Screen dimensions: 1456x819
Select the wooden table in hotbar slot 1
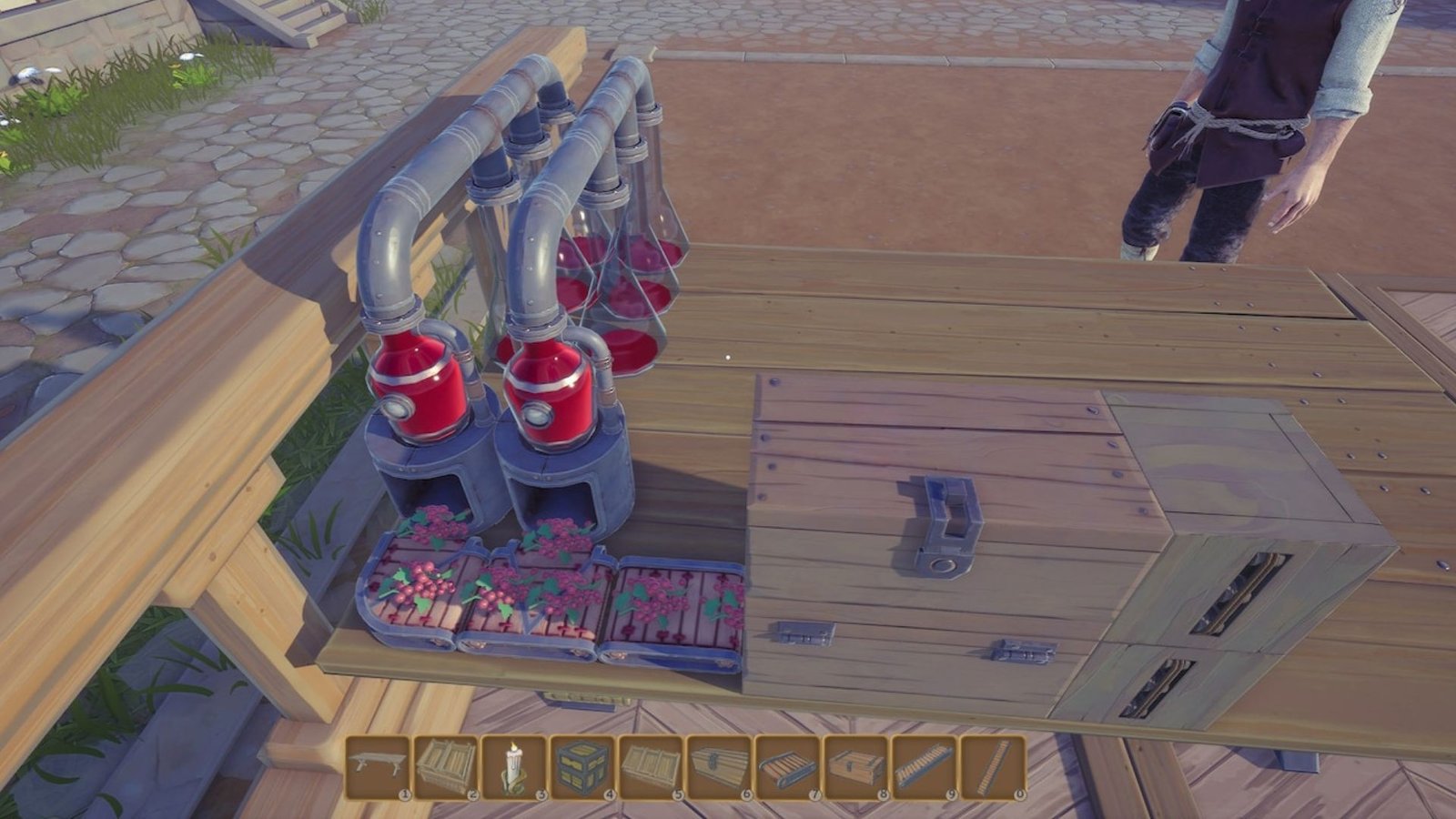click(x=378, y=769)
